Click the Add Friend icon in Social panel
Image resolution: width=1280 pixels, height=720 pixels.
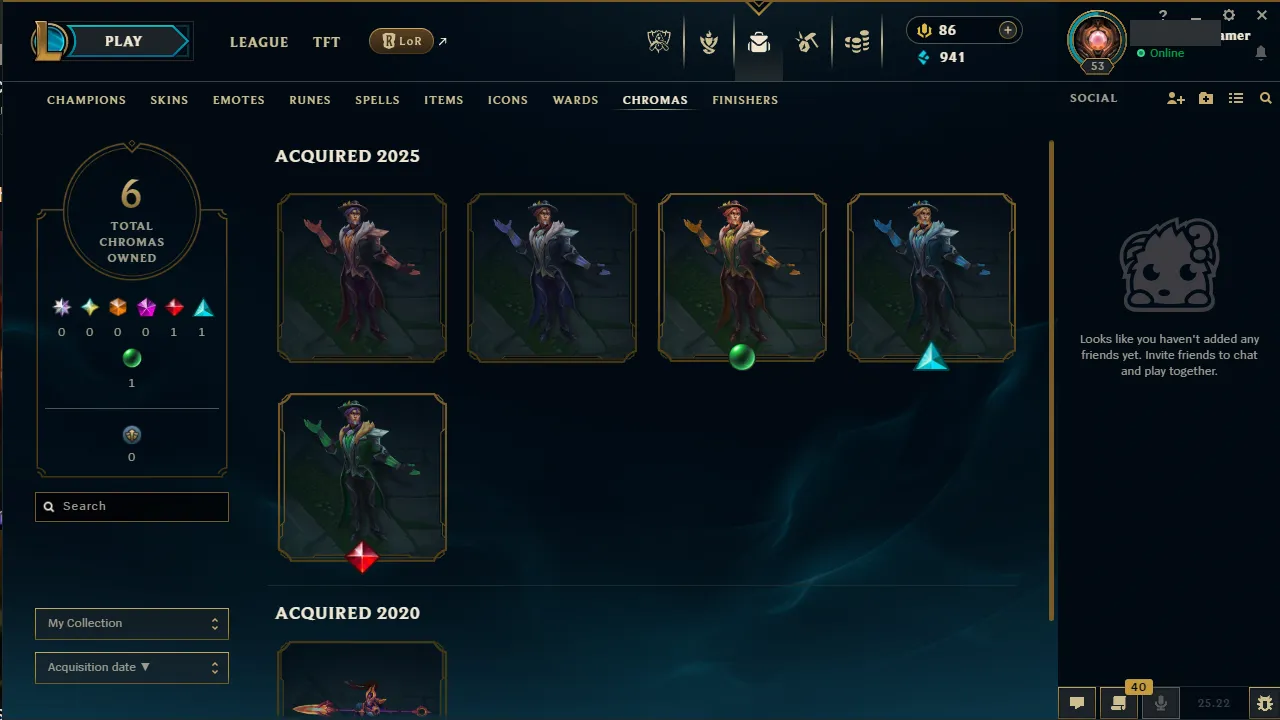click(x=1175, y=98)
